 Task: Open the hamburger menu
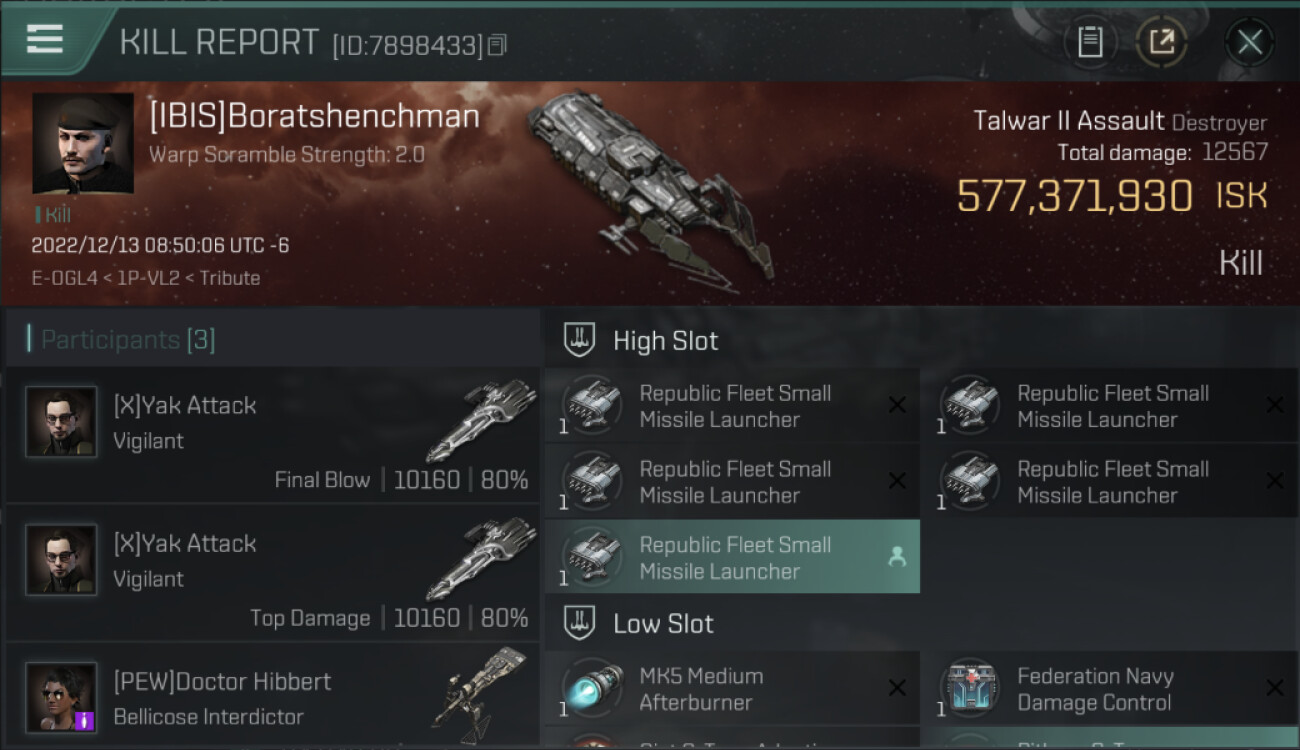tap(45, 40)
